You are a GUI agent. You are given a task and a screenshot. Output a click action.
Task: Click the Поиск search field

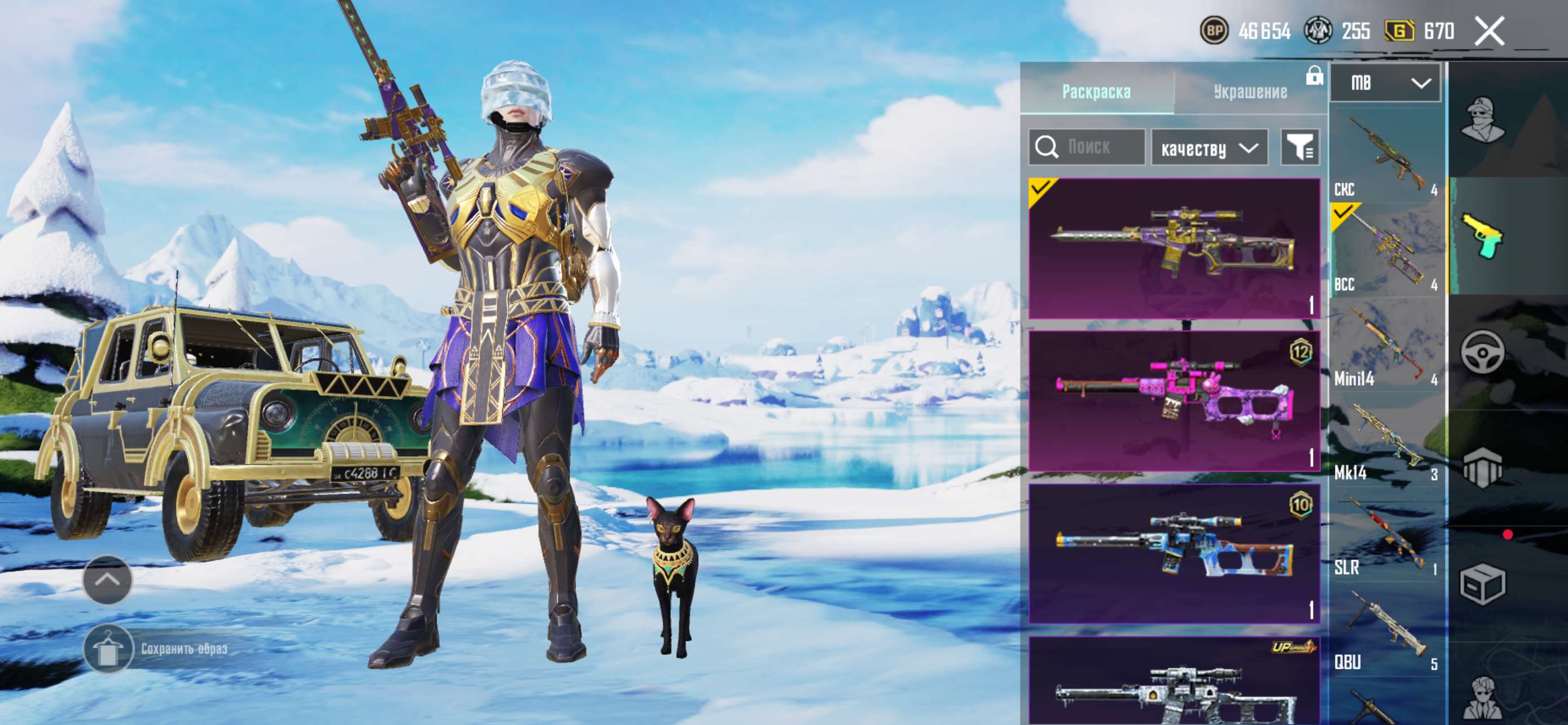pyautogui.click(x=1087, y=147)
